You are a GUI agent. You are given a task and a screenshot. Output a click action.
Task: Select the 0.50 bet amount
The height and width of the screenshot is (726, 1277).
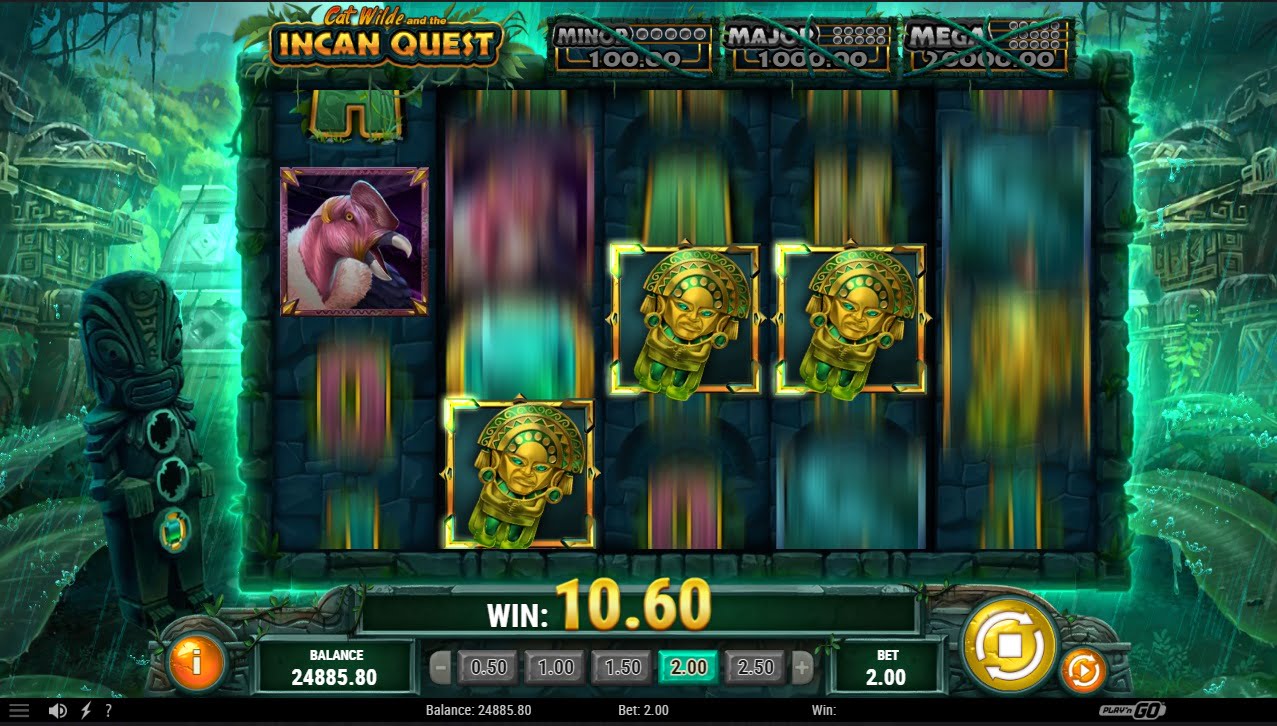[x=489, y=667]
